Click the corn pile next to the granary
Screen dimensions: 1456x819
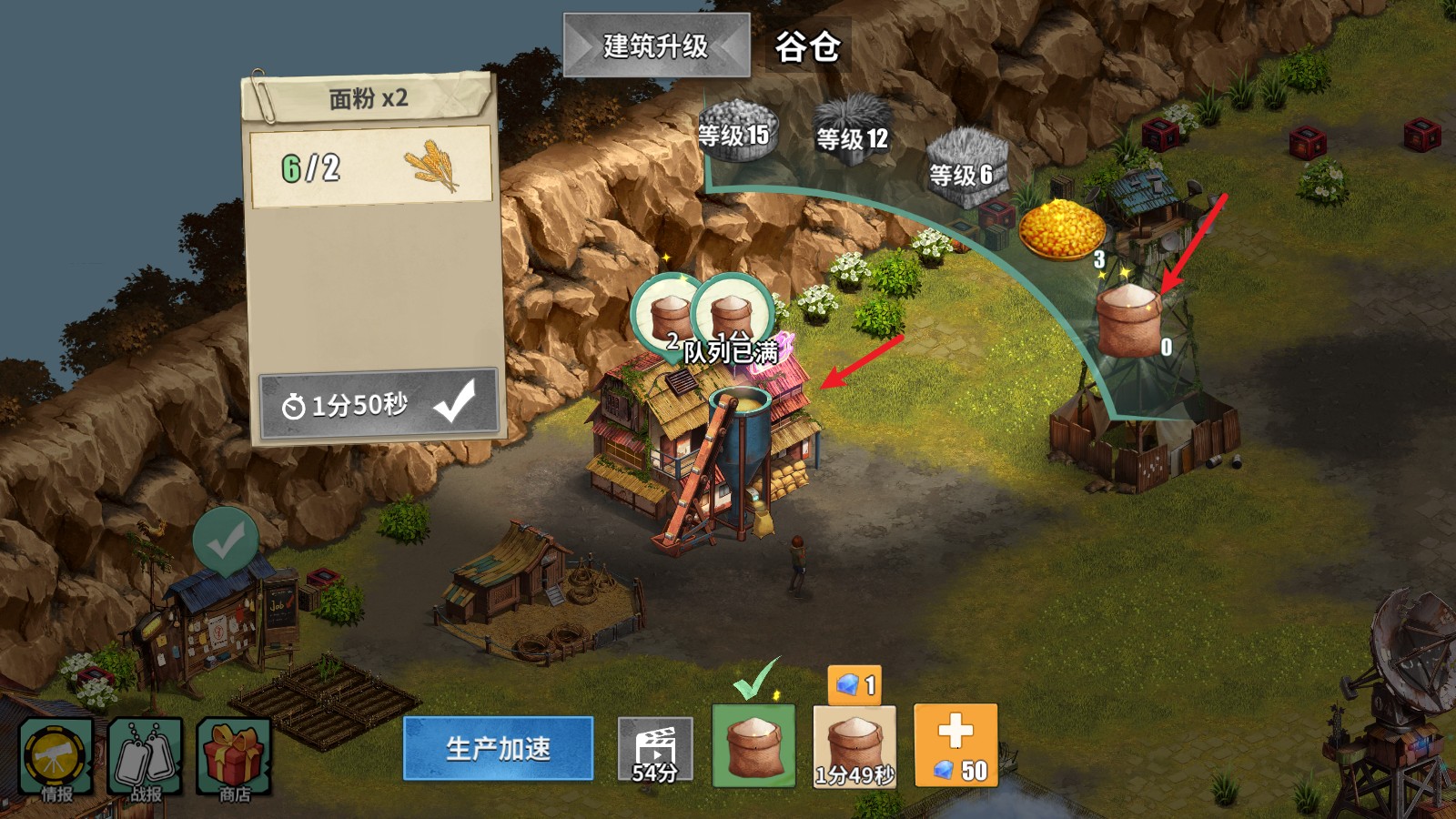[x=1063, y=227]
